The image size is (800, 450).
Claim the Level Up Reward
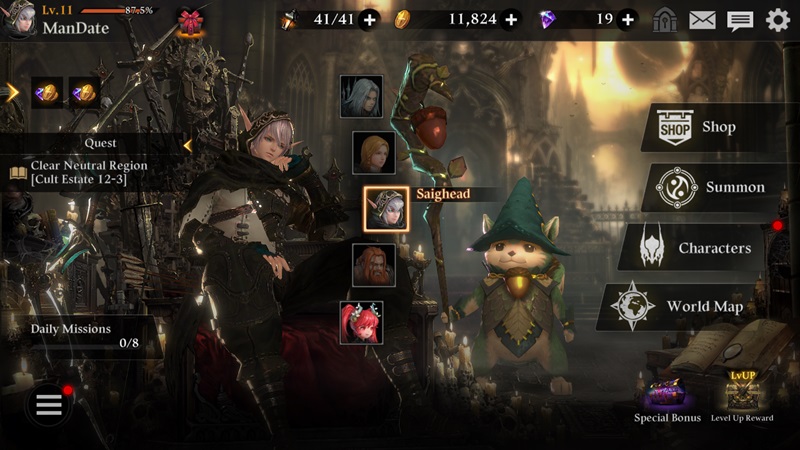pos(741,396)
